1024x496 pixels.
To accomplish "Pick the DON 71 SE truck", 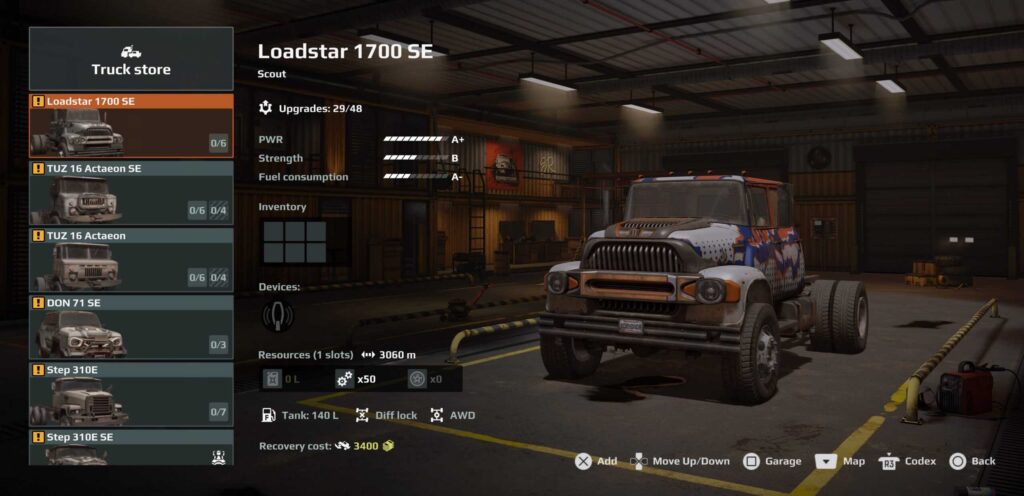I will 131,327.
